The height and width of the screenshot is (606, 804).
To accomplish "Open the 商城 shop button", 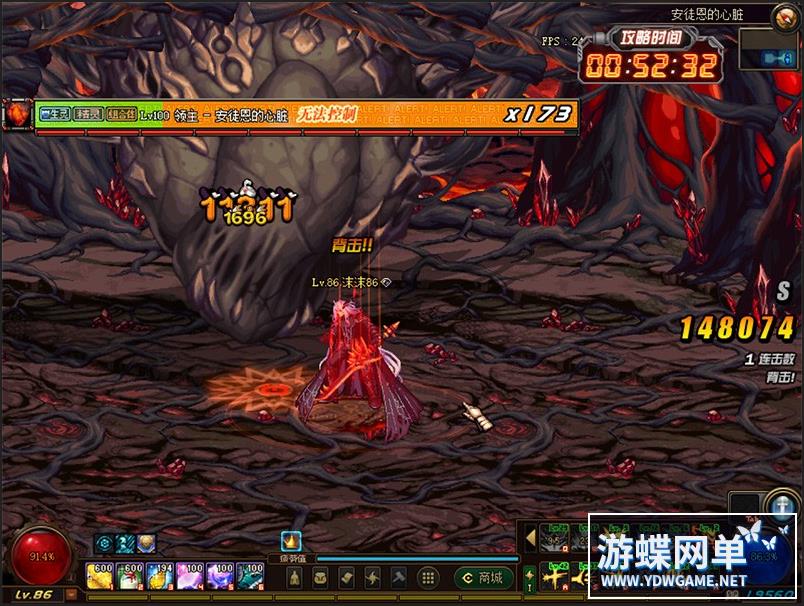I will pos(484,577).
